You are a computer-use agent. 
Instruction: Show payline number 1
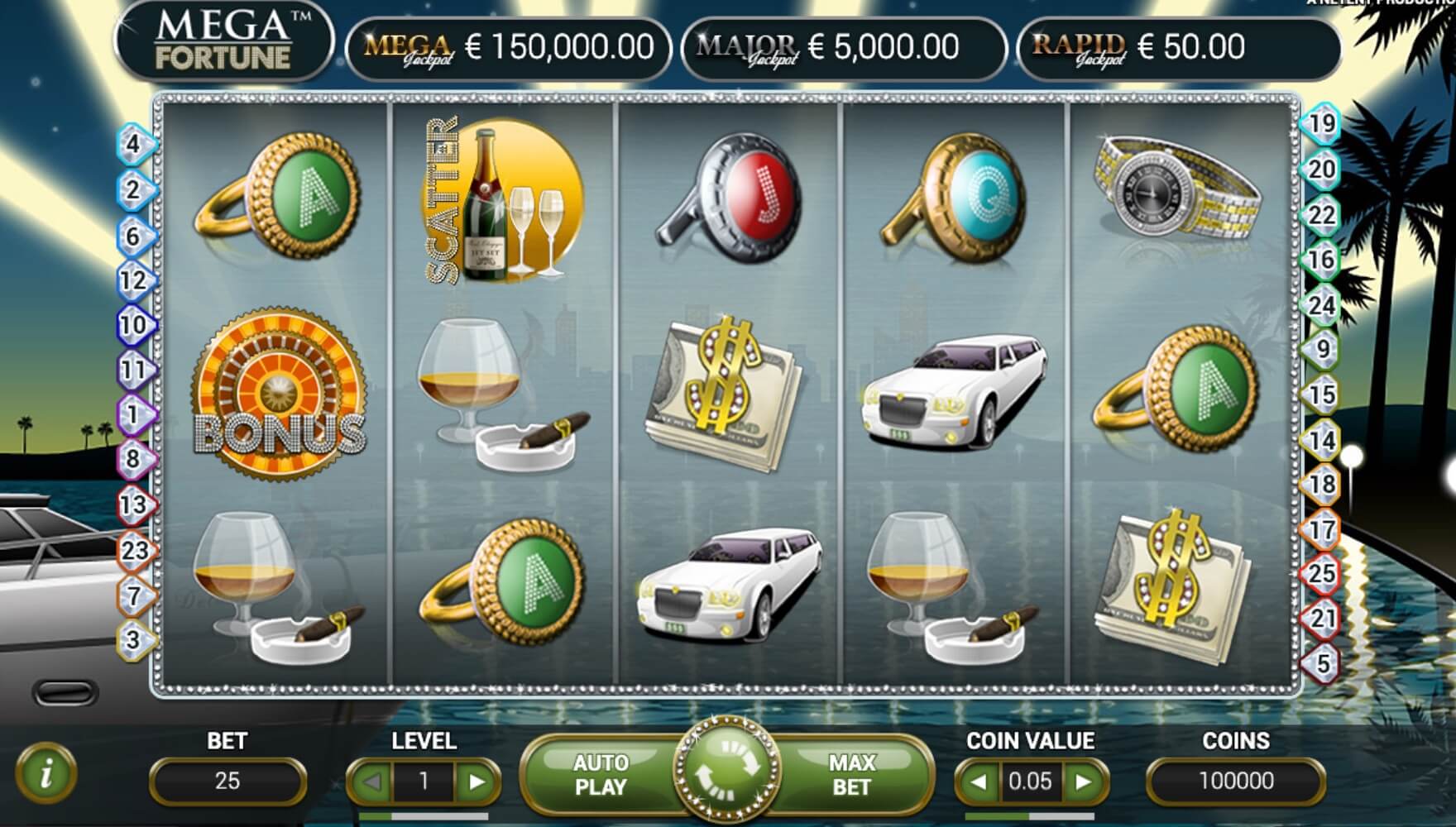click(133, 413)
